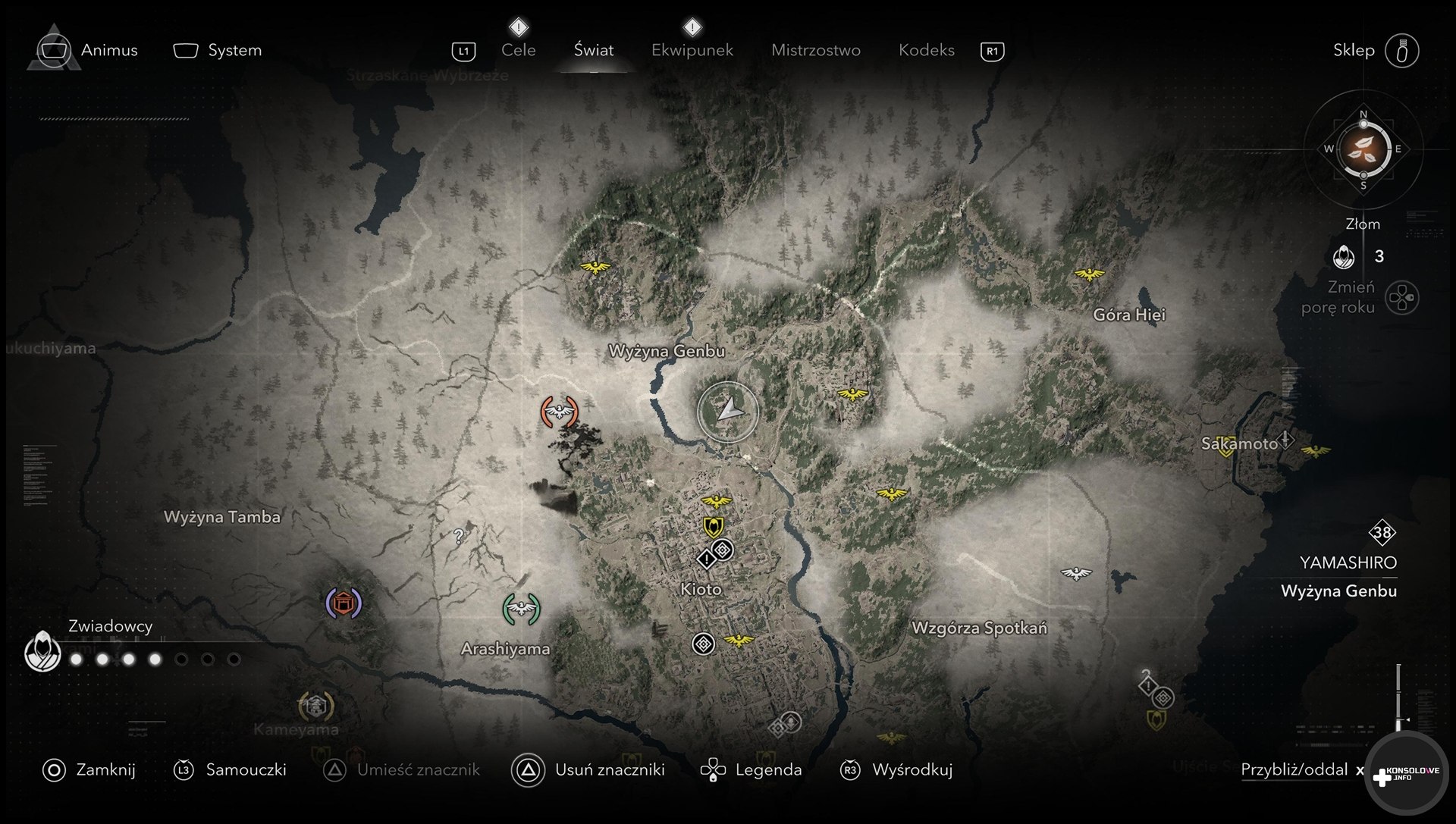Show the Świat map tab

point(593,50)
